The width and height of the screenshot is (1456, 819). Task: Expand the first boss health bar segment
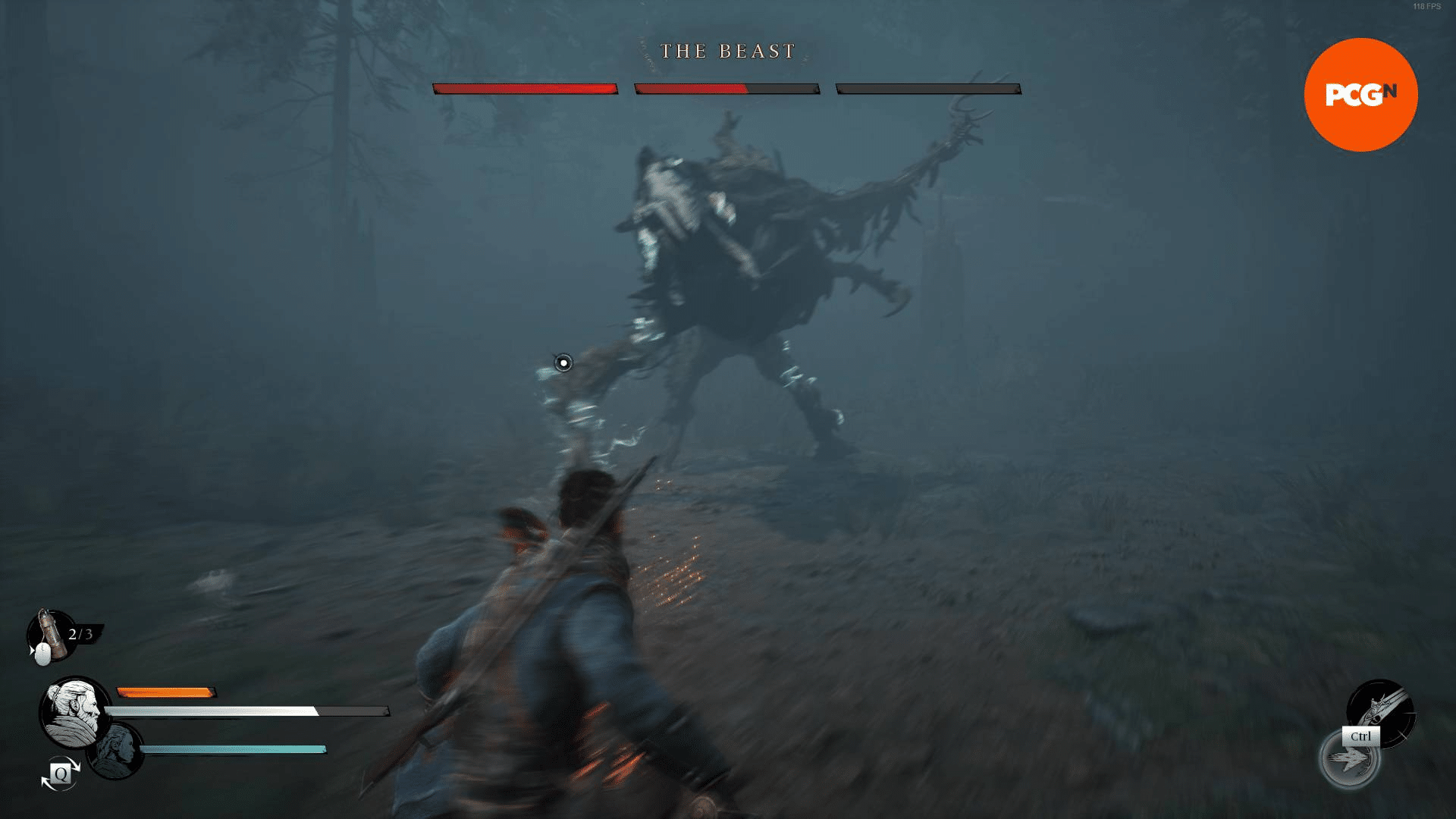tap(526, 89)
